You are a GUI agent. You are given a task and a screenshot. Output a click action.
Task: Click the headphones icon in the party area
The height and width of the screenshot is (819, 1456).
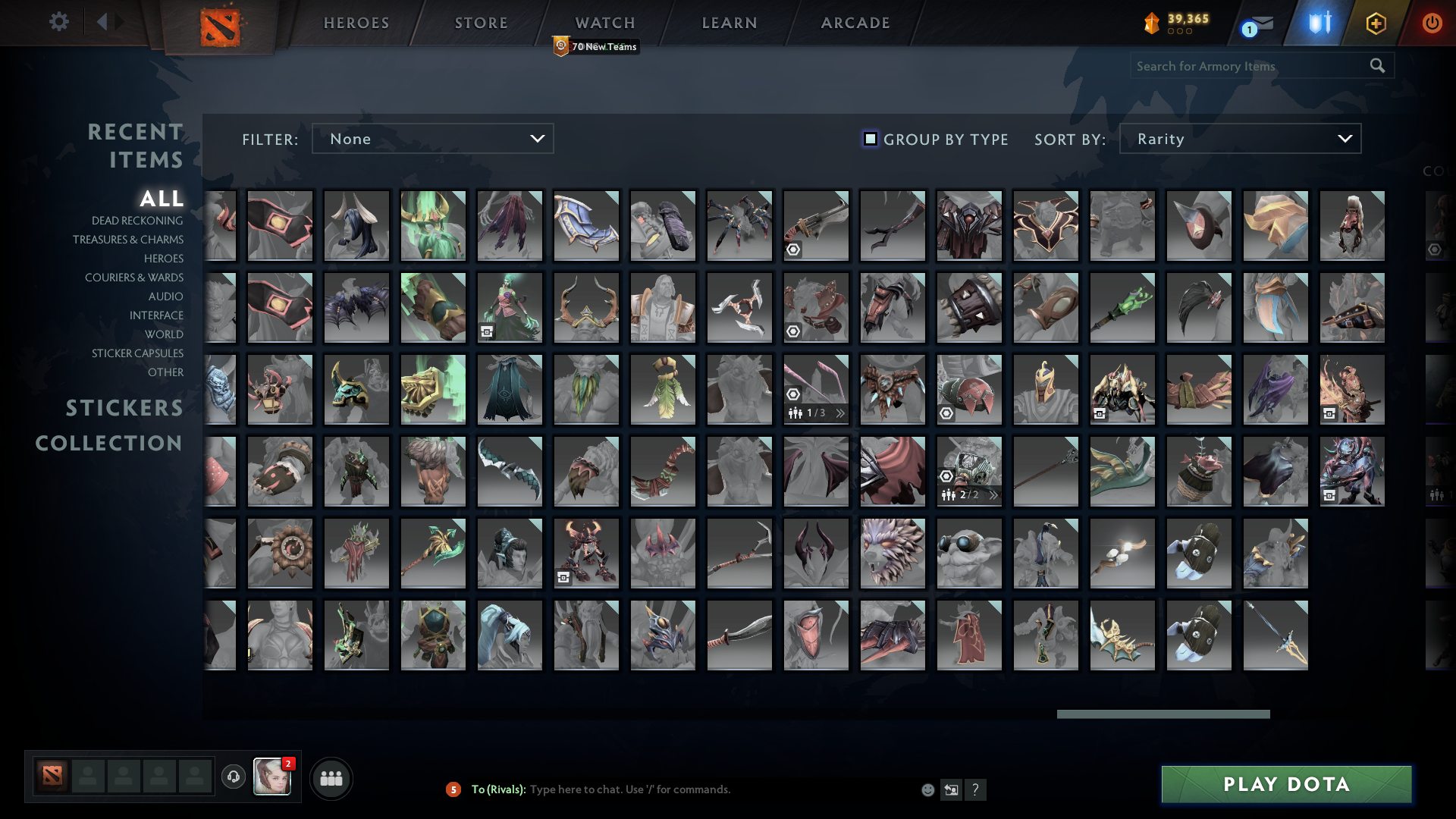pos(232,777)
